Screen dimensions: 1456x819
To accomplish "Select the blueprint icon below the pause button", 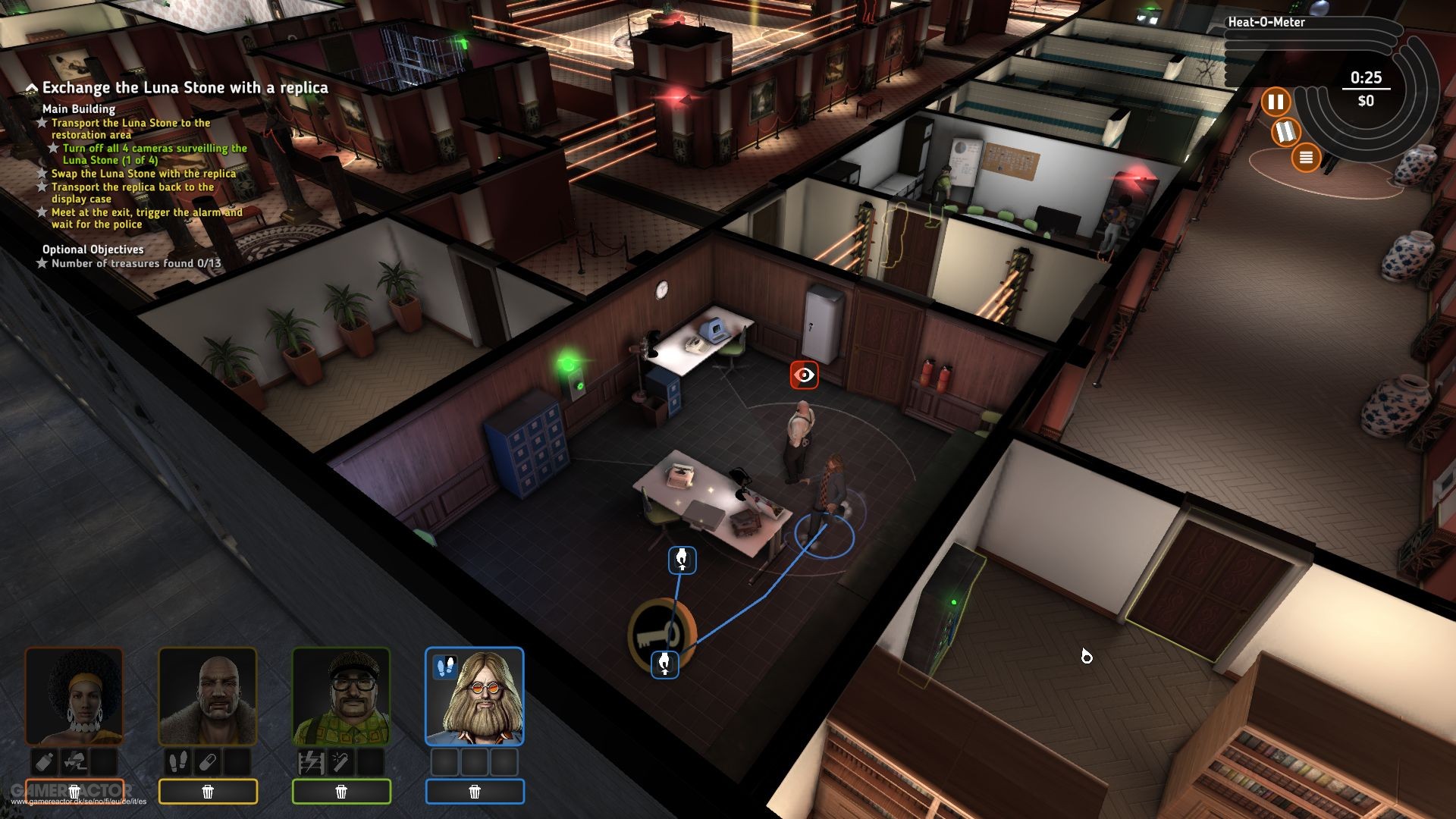I will tap(1285, 131).
